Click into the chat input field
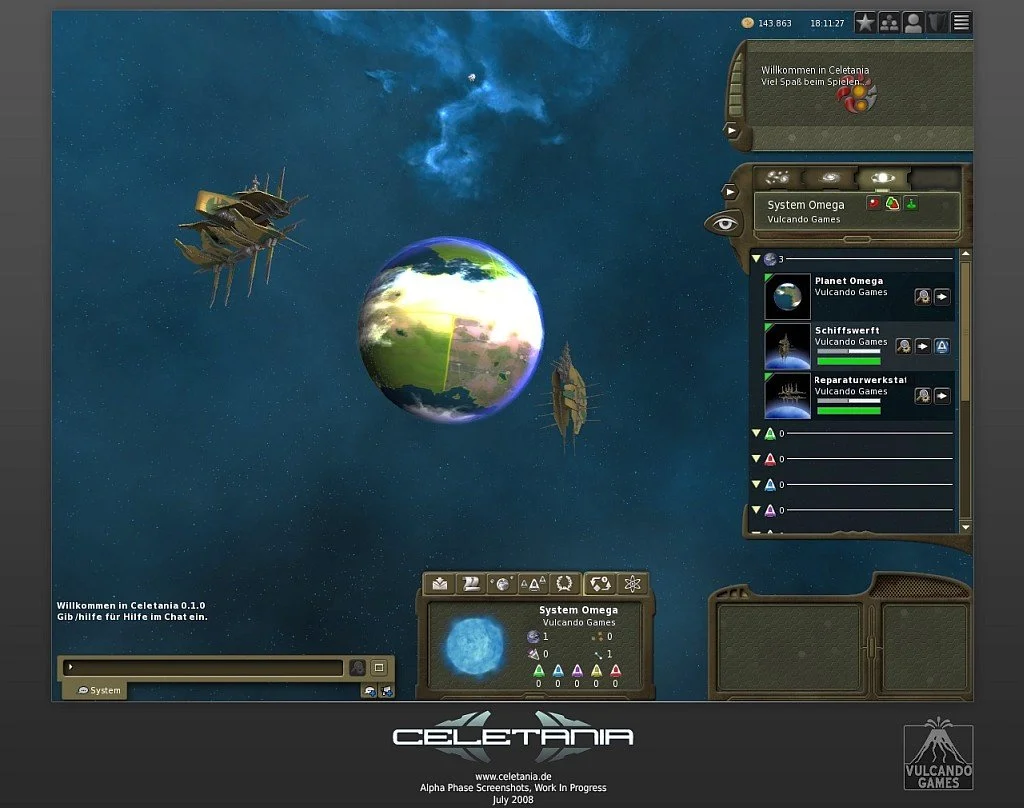This screenshot has height=808, width=1024. point(205,667)
